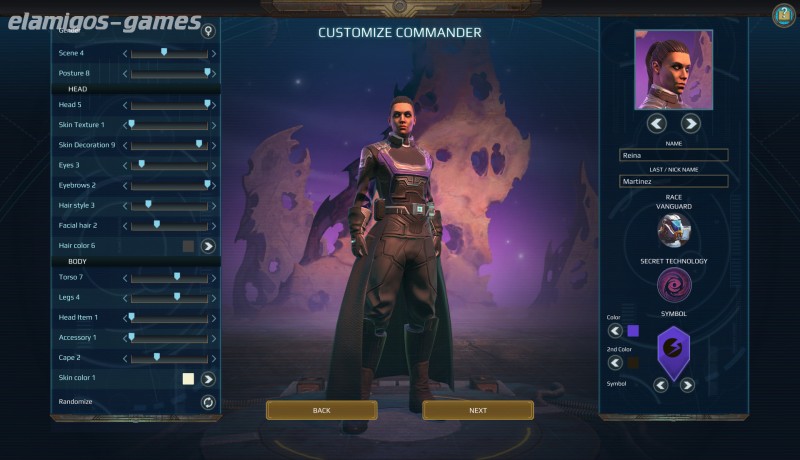This screenshot has height=460, width=800.
Task: Increase the Eyes option value
Action: (x=214, y=165)
